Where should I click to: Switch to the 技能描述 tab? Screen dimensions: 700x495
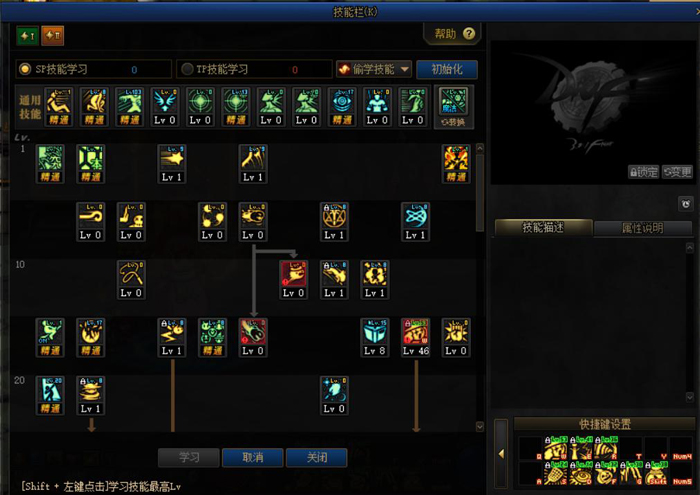click(543, 227)
